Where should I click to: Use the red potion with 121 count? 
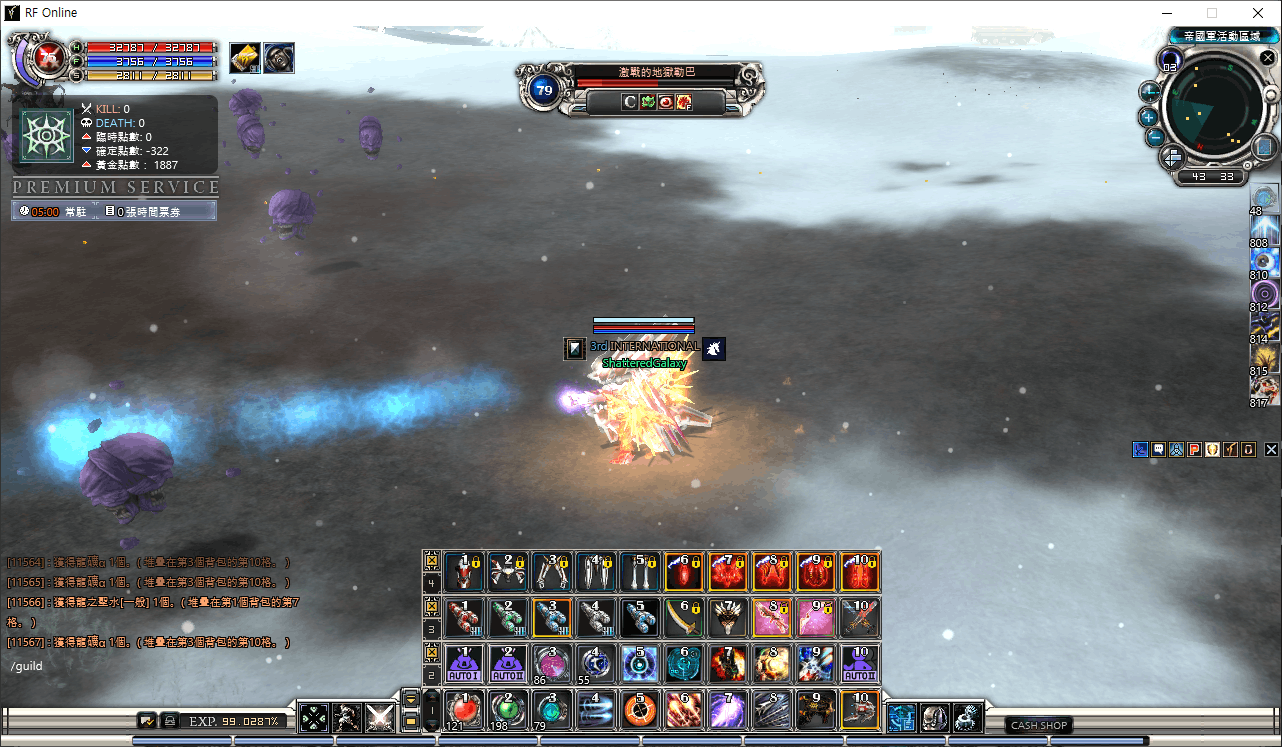pyautogui.click(x=464, y=709)
